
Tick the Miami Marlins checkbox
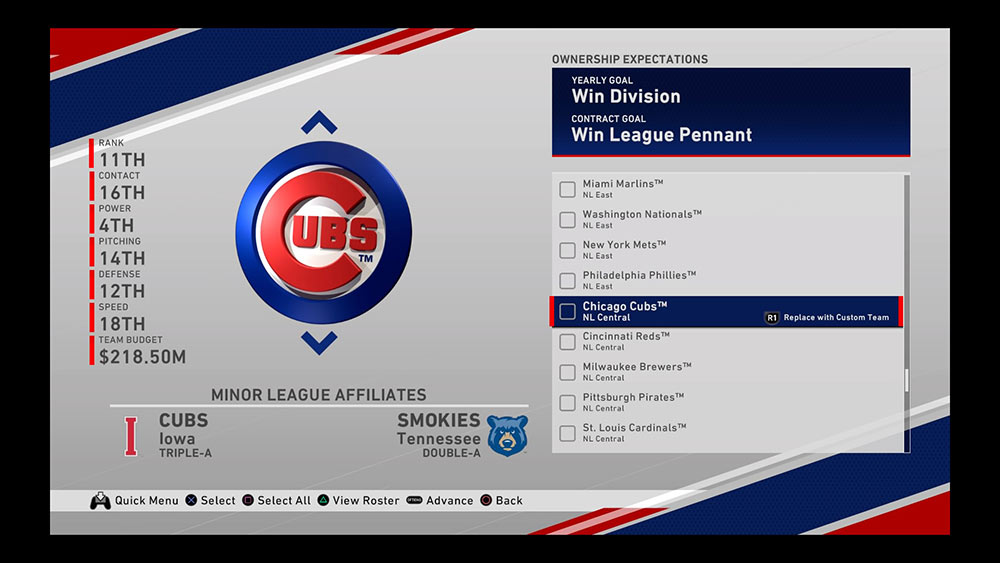coord(567,189)
